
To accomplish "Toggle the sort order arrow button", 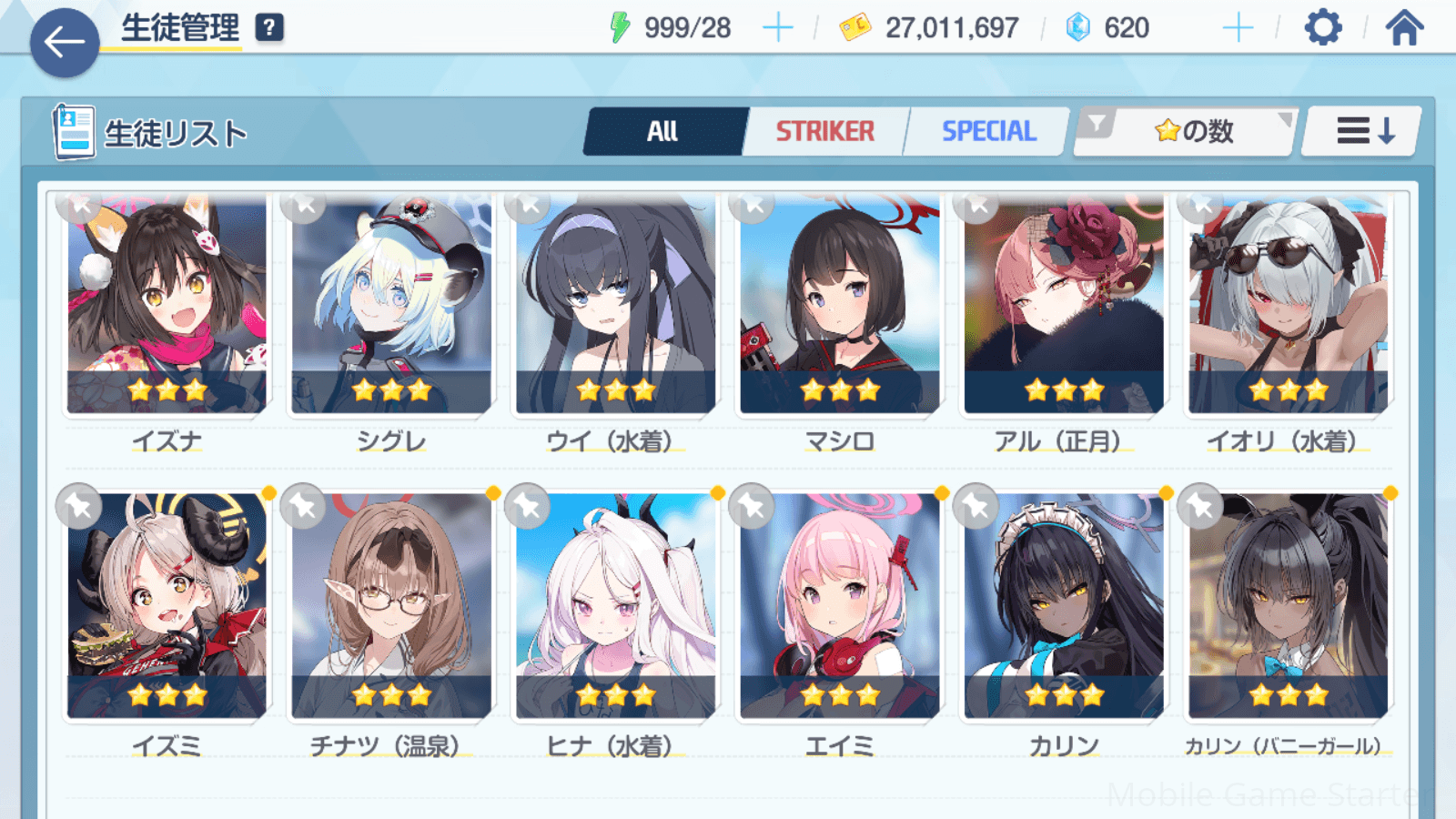I will (x=1362, y=132).
